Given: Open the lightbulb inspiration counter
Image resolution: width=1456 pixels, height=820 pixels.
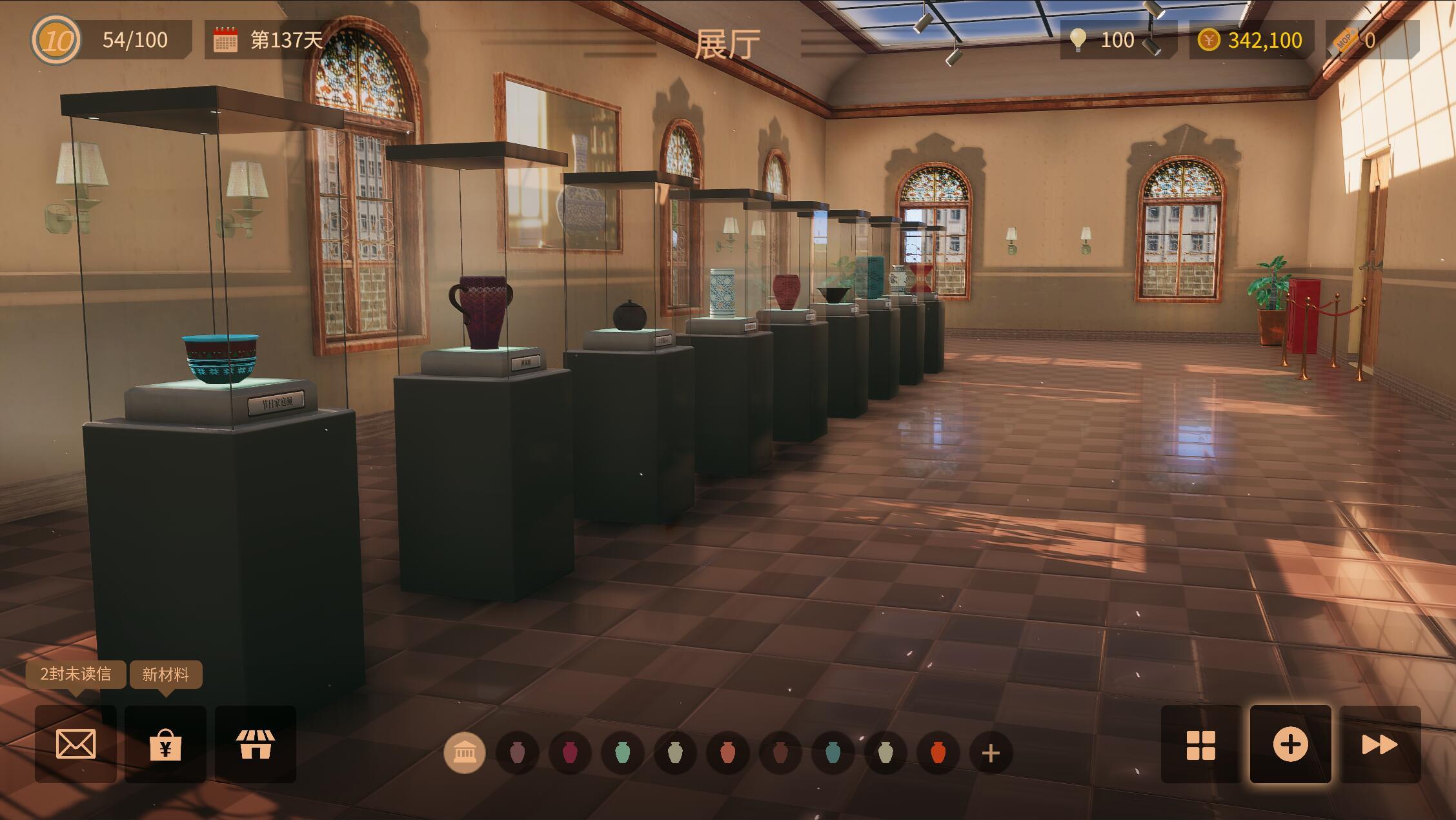Looking at the screenshot, I should pyautogui.click(x=1078, y=40).
